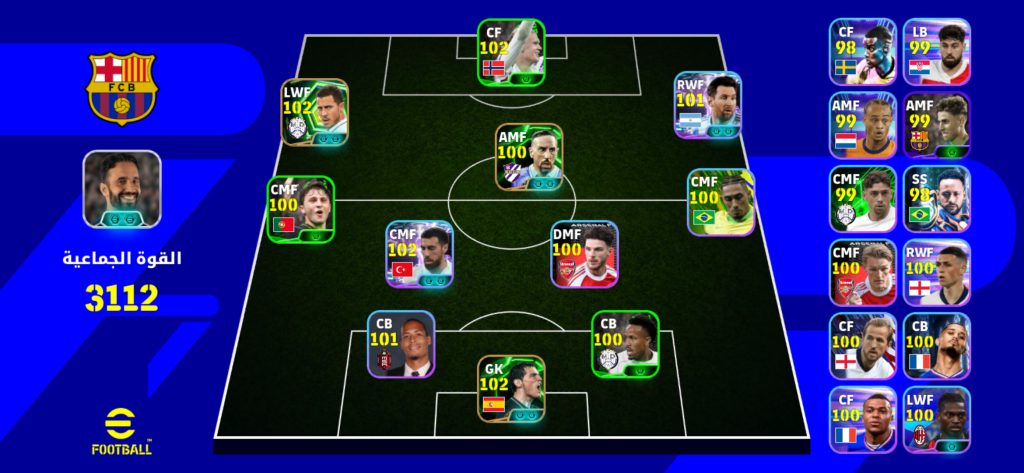Select the RWF 100 England substitute card

[936, 272]
